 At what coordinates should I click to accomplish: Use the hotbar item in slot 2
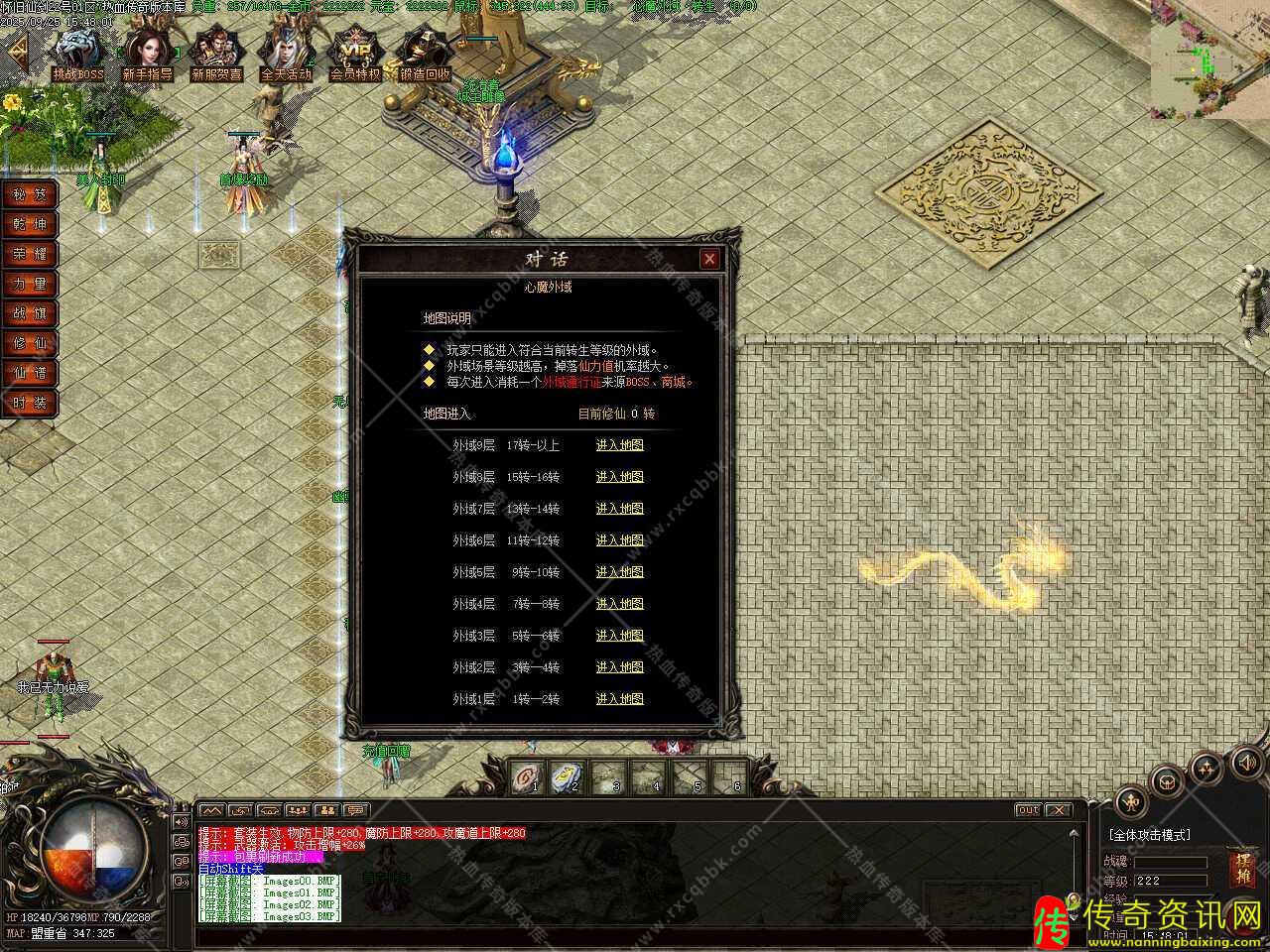[x=567, y=776]
